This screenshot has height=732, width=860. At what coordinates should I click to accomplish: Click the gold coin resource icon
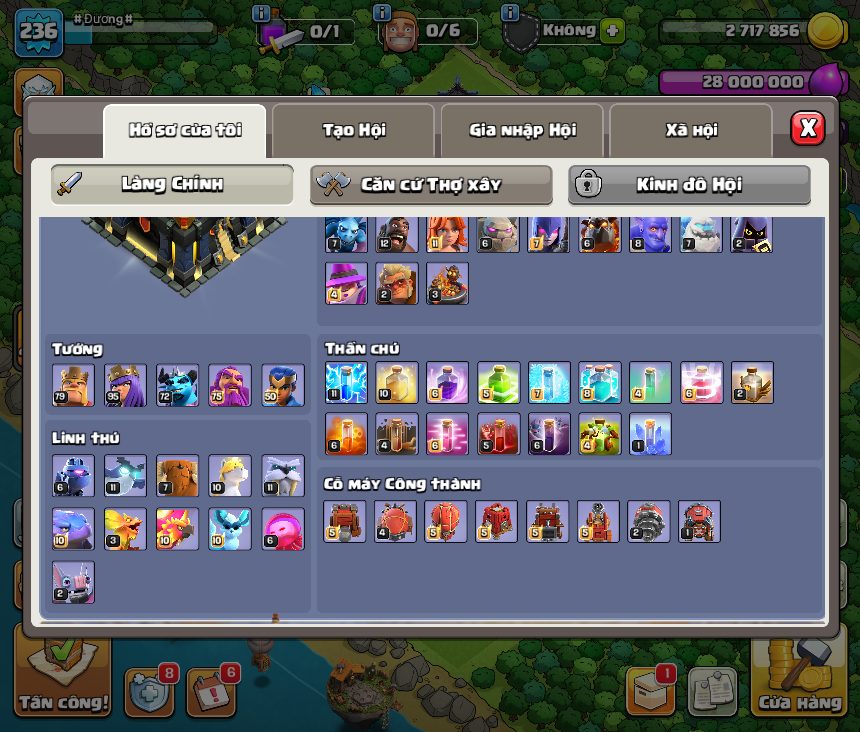[x=824, y=30]
